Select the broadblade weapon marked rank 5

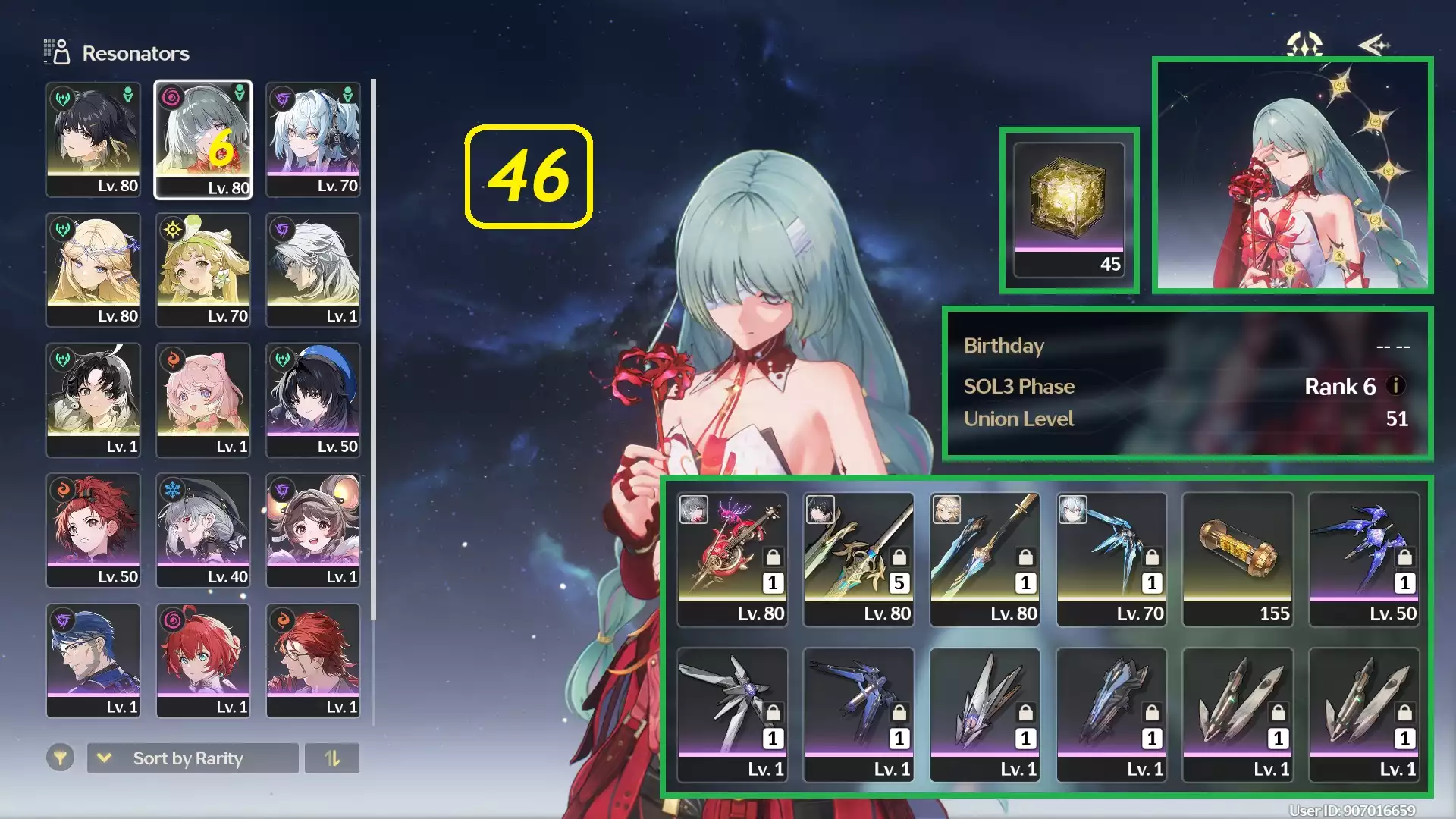pos(858,560)
